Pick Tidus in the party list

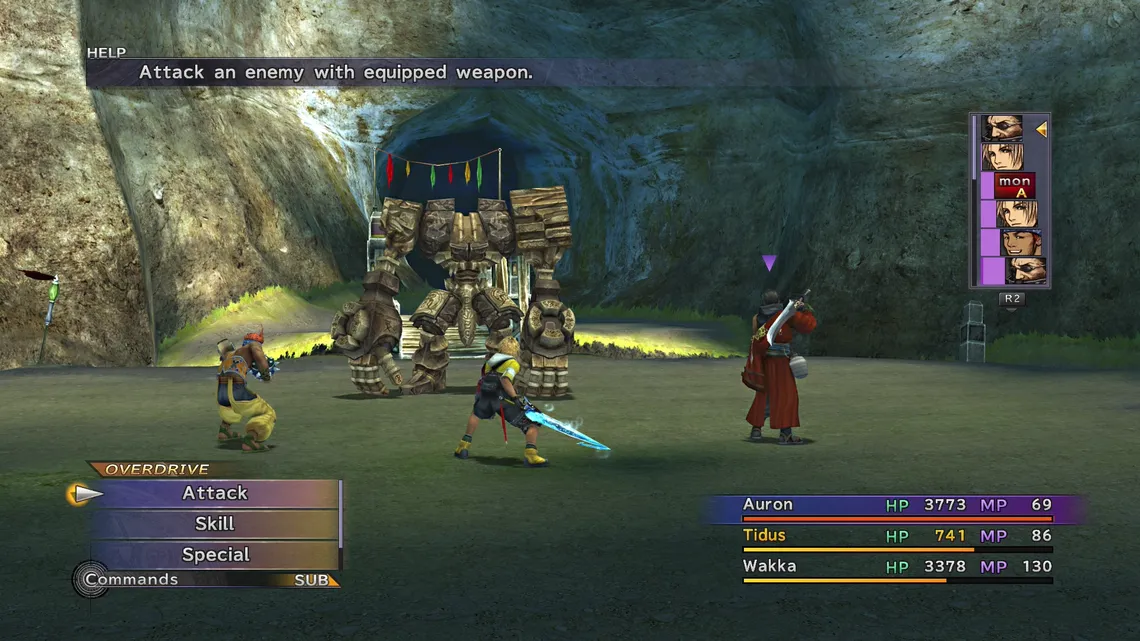[x=895, y=536]
